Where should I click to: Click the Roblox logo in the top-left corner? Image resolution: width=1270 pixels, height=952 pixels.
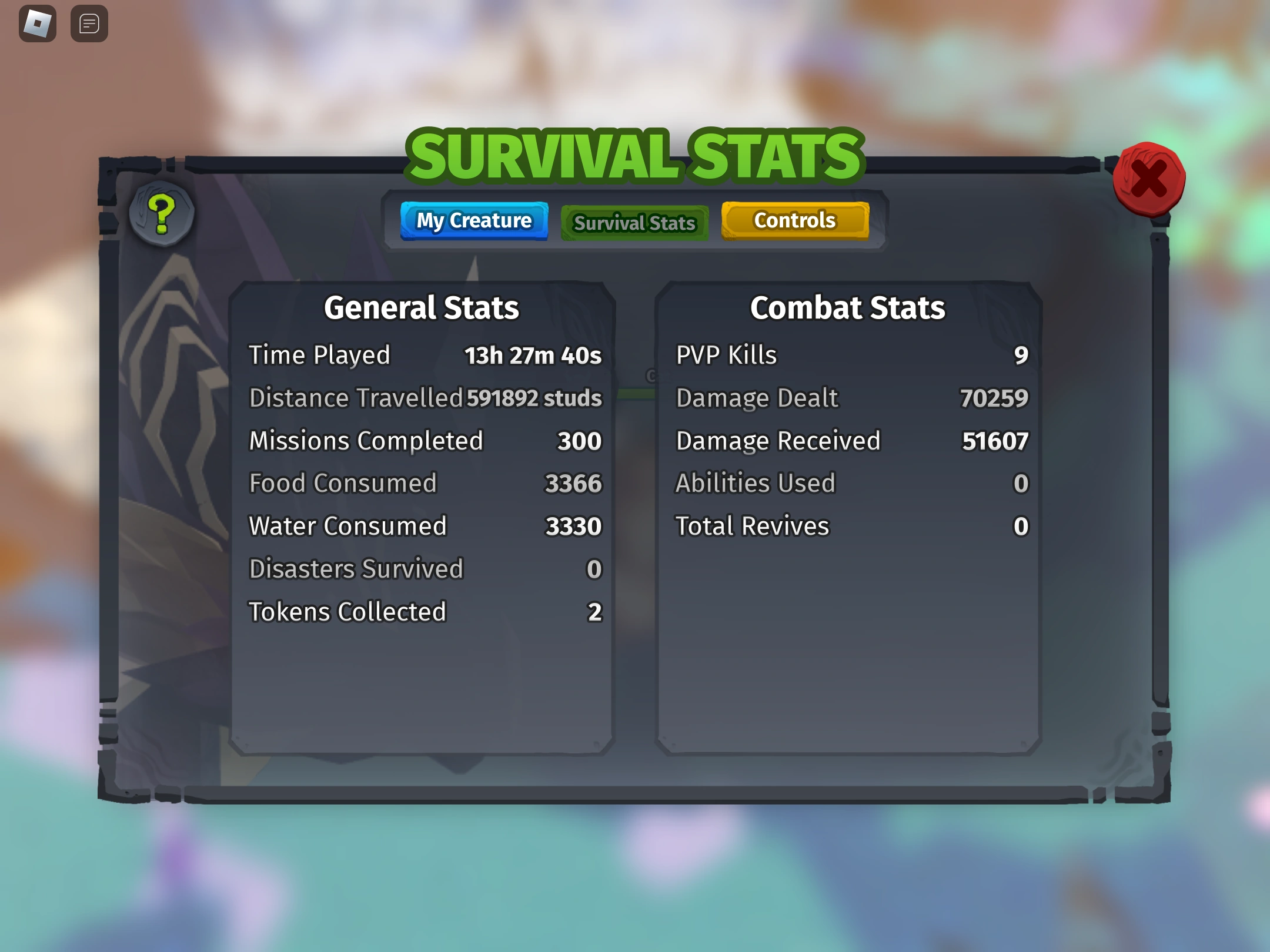(37, 23)
